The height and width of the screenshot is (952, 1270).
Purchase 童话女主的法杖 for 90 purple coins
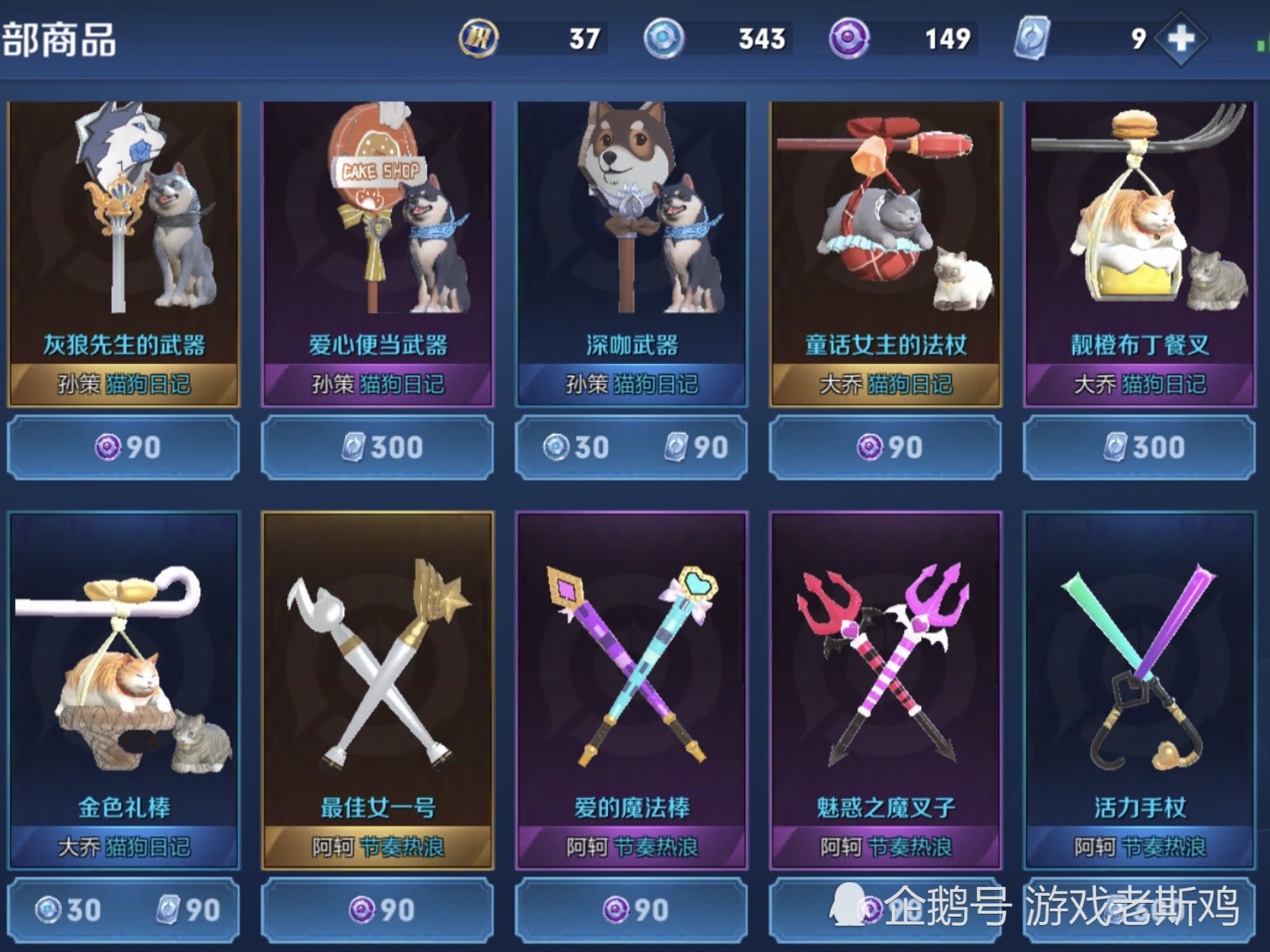click(x=885, y=447)
